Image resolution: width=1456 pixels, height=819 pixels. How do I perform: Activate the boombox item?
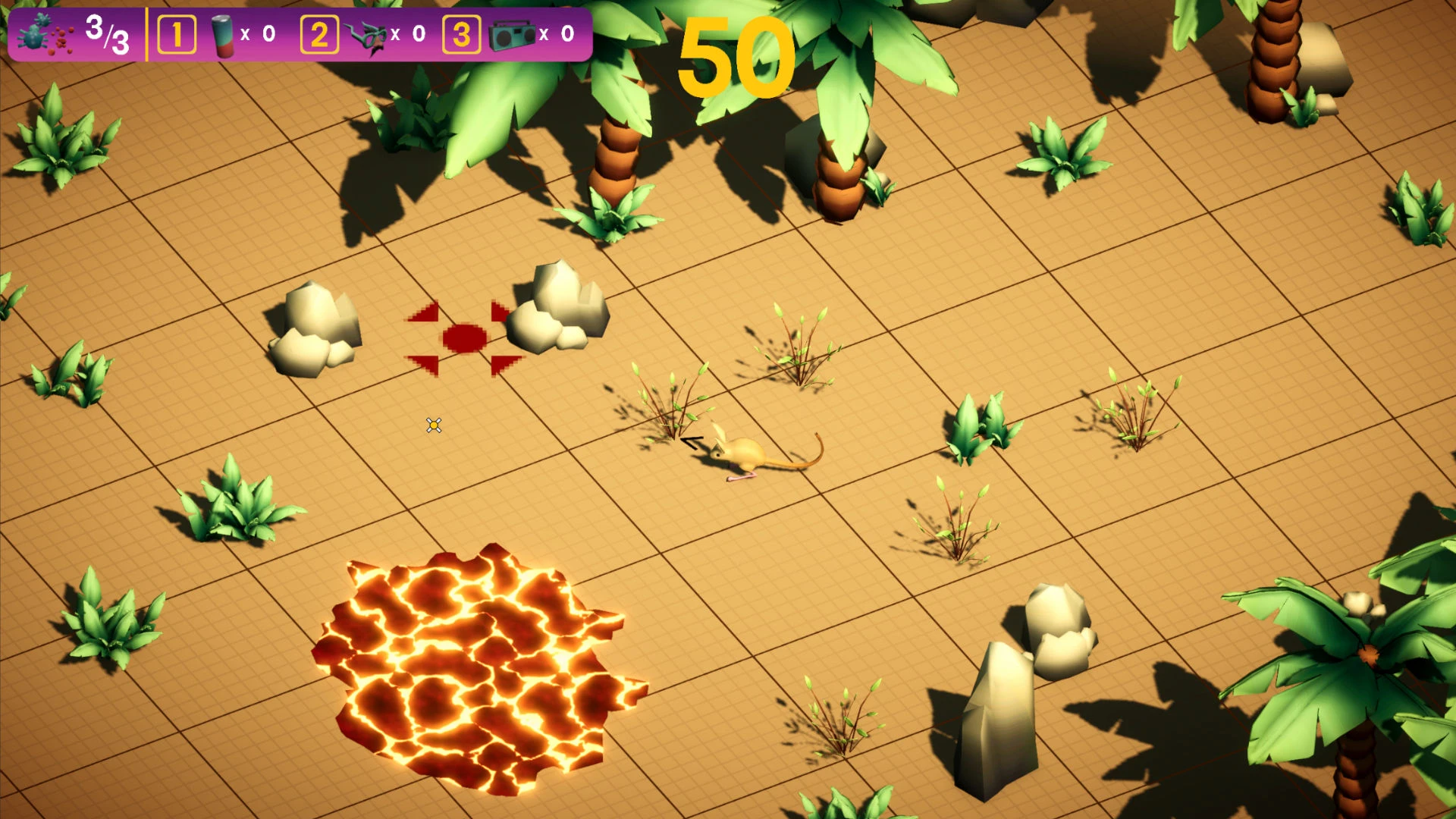pos(513,36)
